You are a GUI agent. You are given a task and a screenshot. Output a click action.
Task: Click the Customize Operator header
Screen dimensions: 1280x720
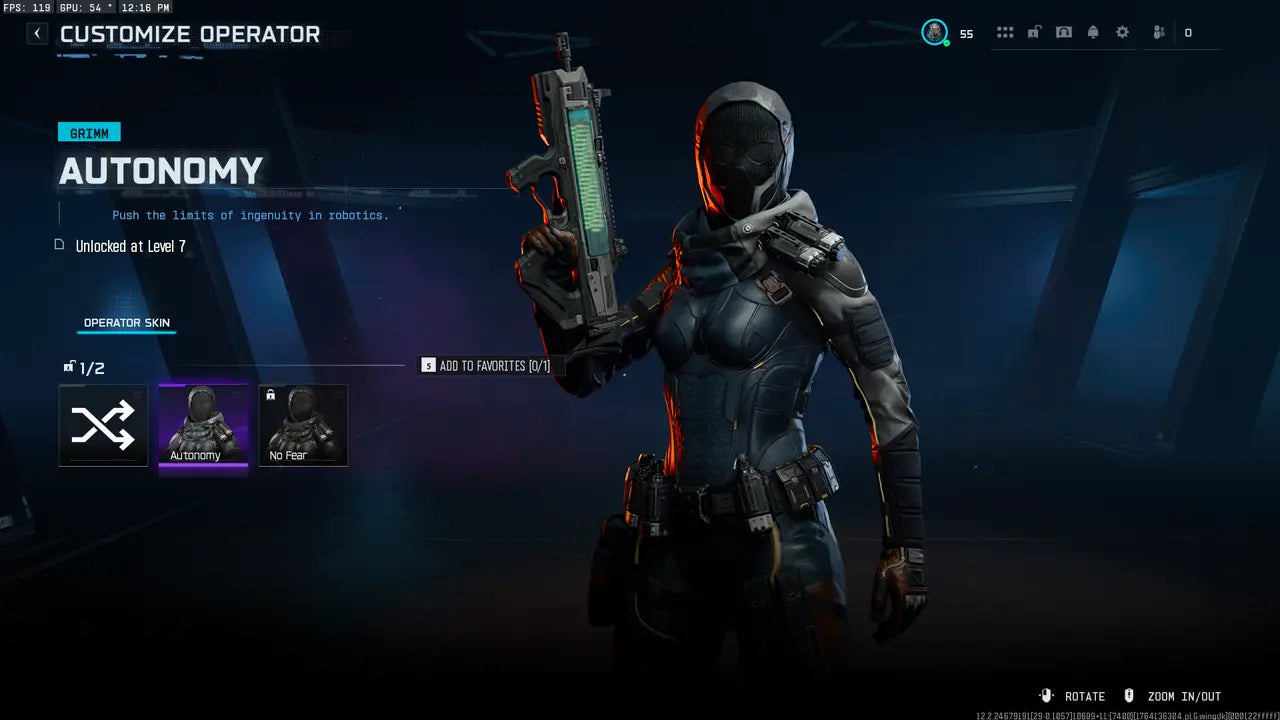190,34
